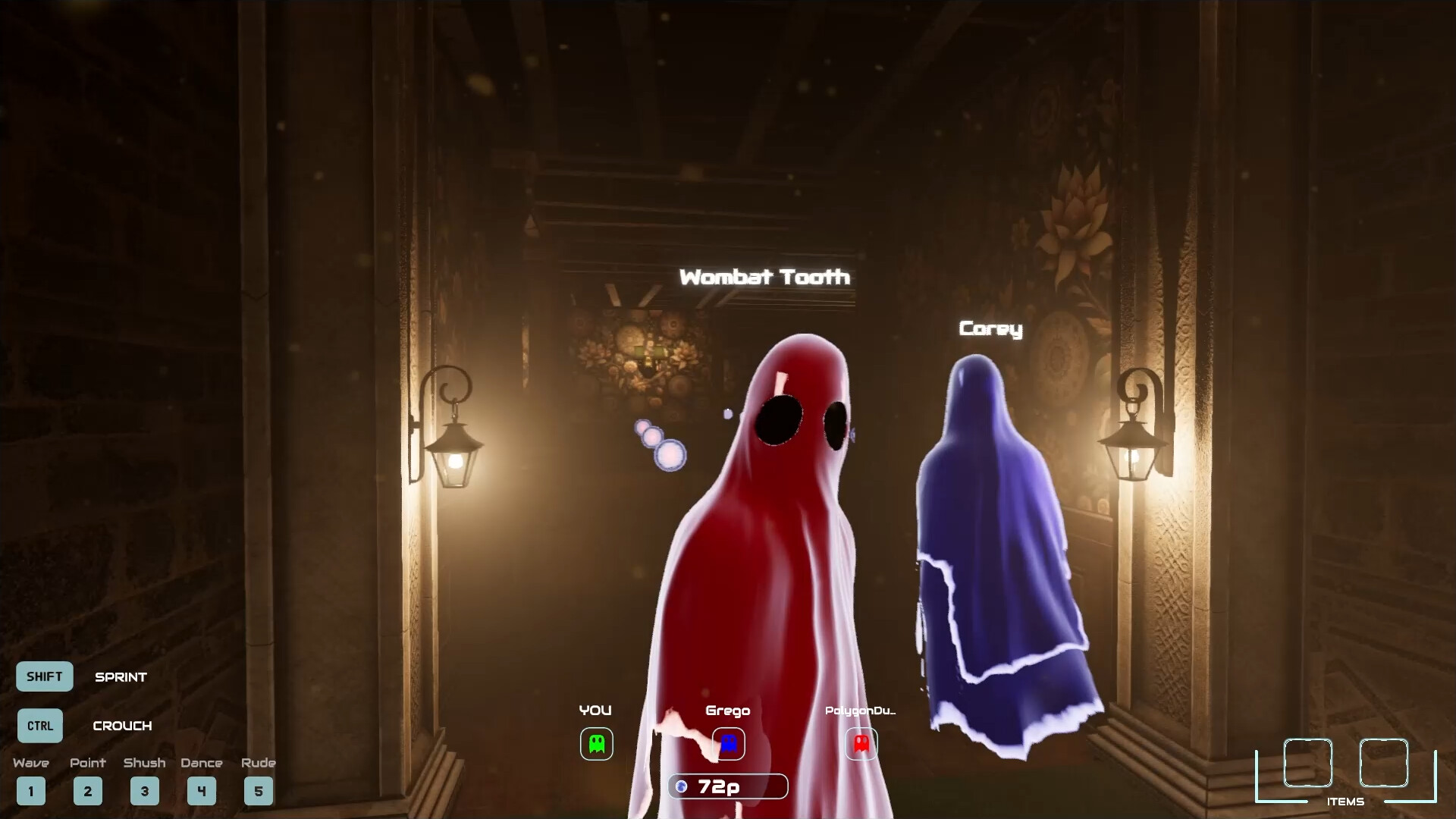Click the SHIFT key icon for Sprint
Image resolution: width=1456 pixels, height=819 pixels.
coord(44,676)
